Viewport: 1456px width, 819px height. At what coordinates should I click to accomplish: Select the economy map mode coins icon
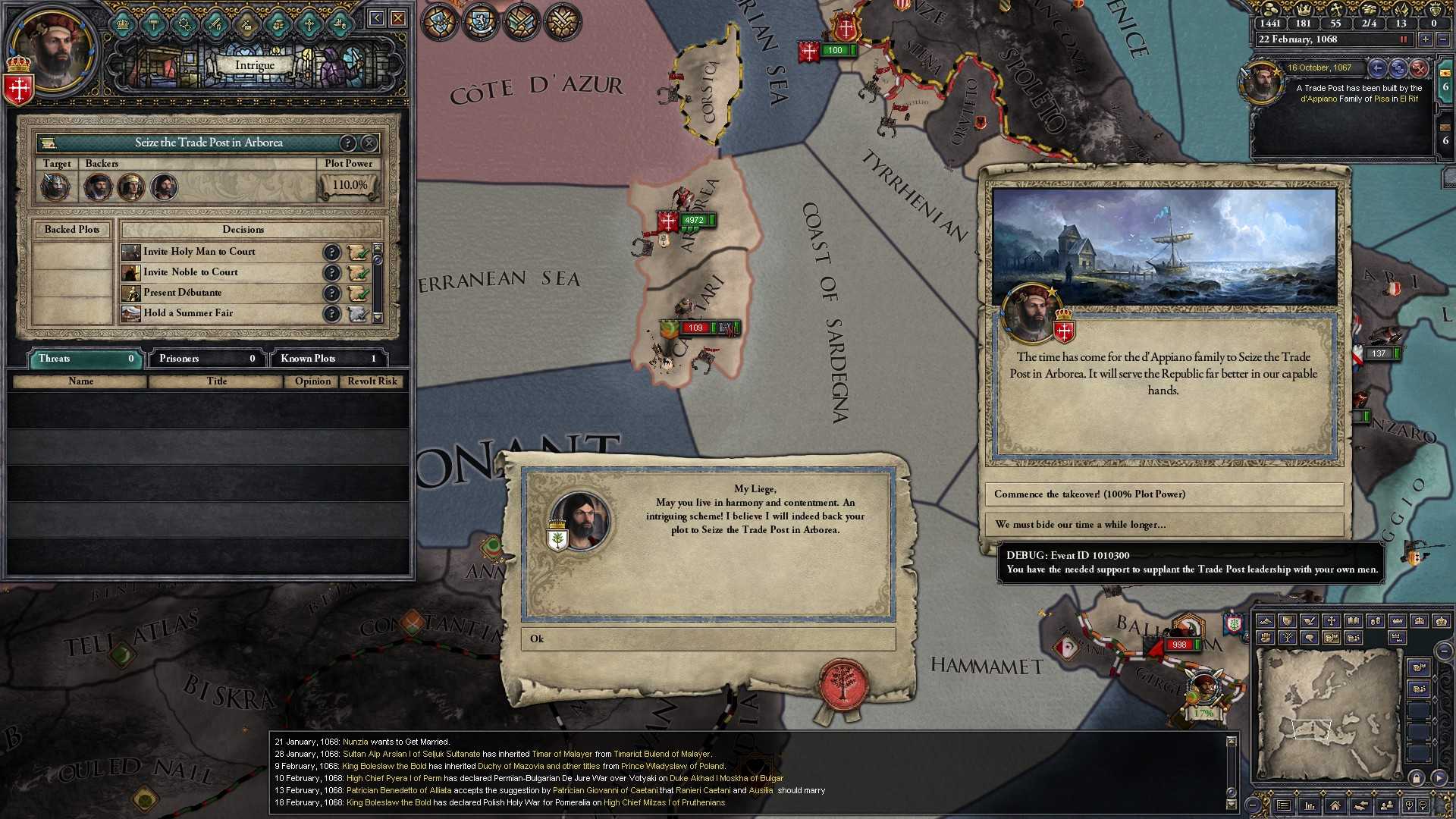pyautogui.click(x=1376, y=620)
